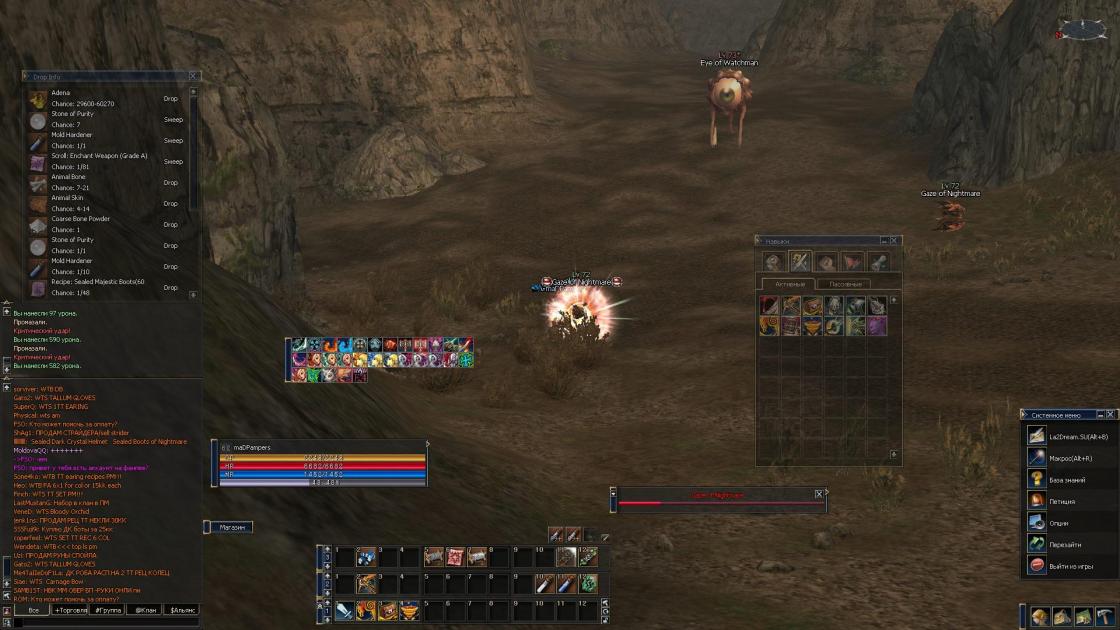
Task: Click Выйти из игры to exit
Action: (x=1070, y=566)
